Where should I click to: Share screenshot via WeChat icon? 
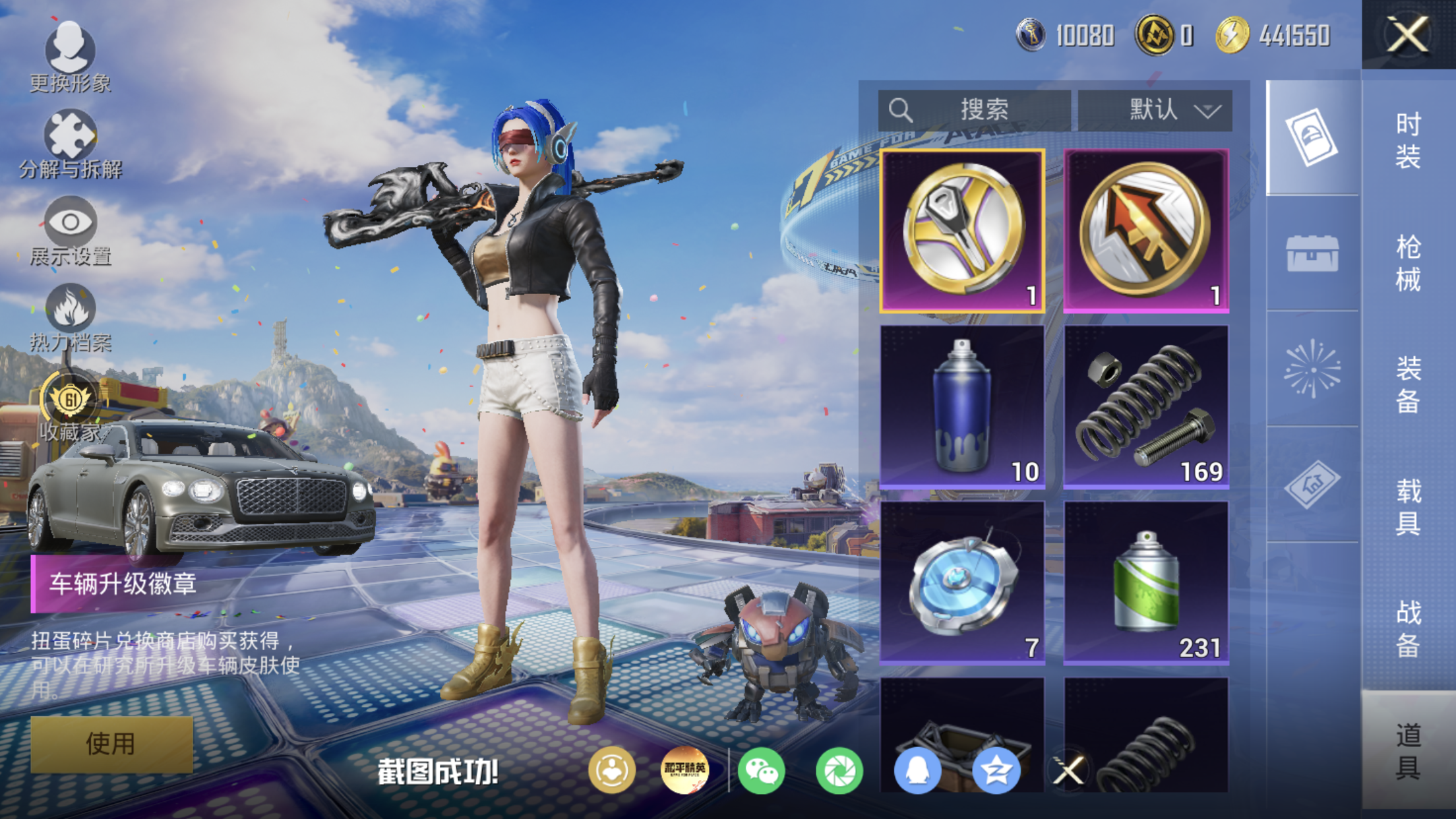[x=761, y=770]
